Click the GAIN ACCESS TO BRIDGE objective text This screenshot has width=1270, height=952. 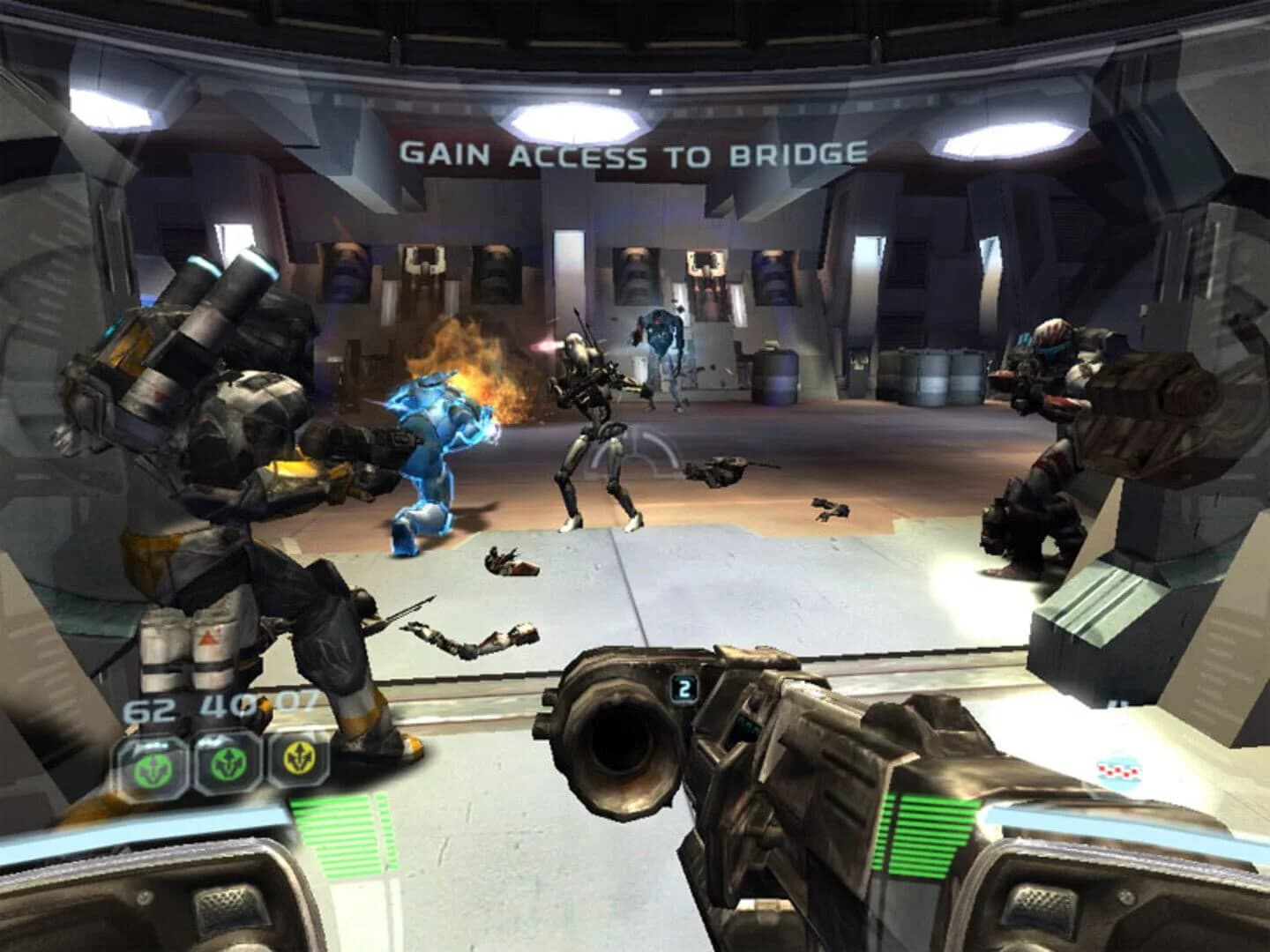click(x=633, y=155)
